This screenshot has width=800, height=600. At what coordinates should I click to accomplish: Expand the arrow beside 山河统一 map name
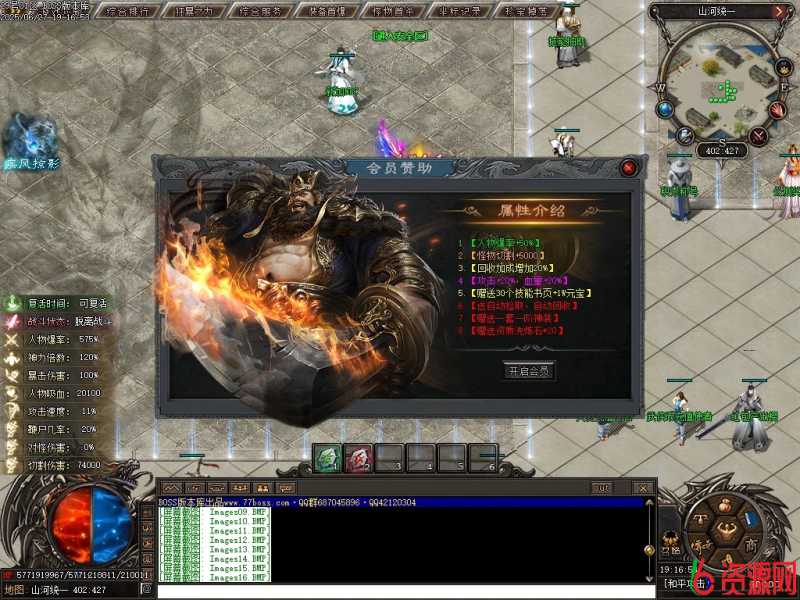tap(778, 12)
